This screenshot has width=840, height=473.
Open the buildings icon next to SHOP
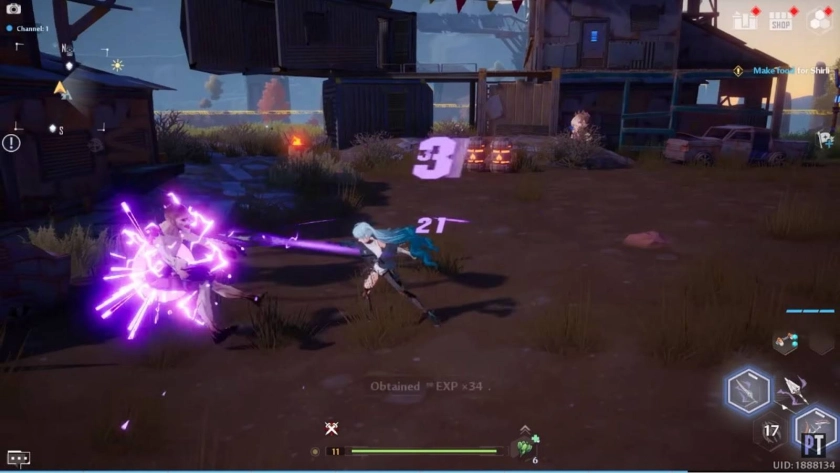click(745, 20)
